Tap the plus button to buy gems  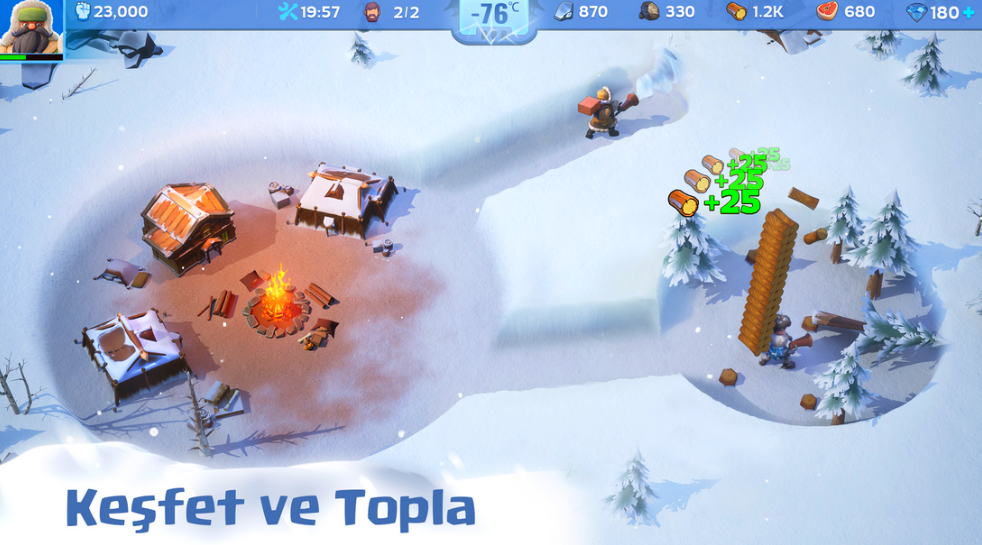pos(968,13)
